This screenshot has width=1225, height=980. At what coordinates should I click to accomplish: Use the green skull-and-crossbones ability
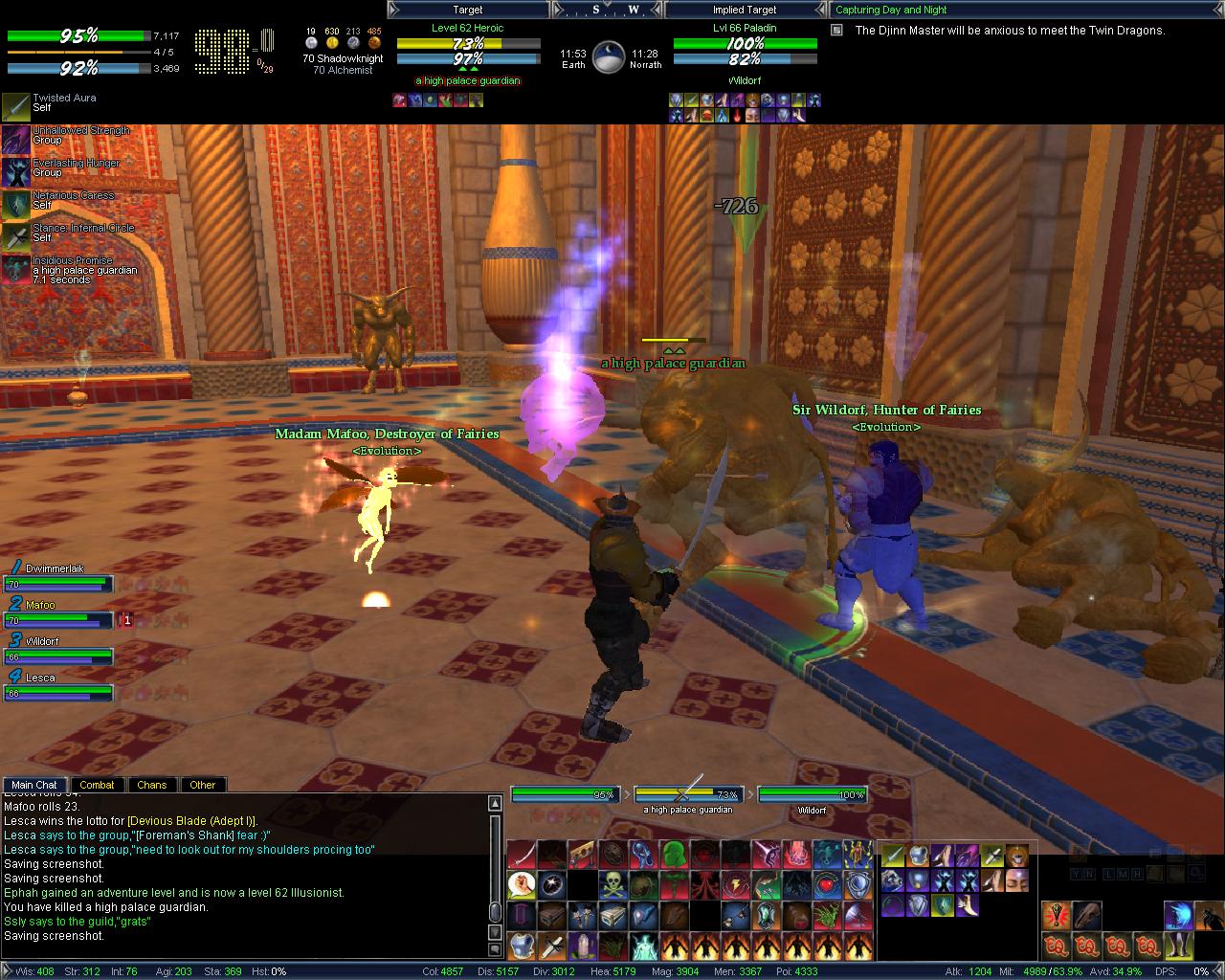pyautogui.click(x=612, y=884)
